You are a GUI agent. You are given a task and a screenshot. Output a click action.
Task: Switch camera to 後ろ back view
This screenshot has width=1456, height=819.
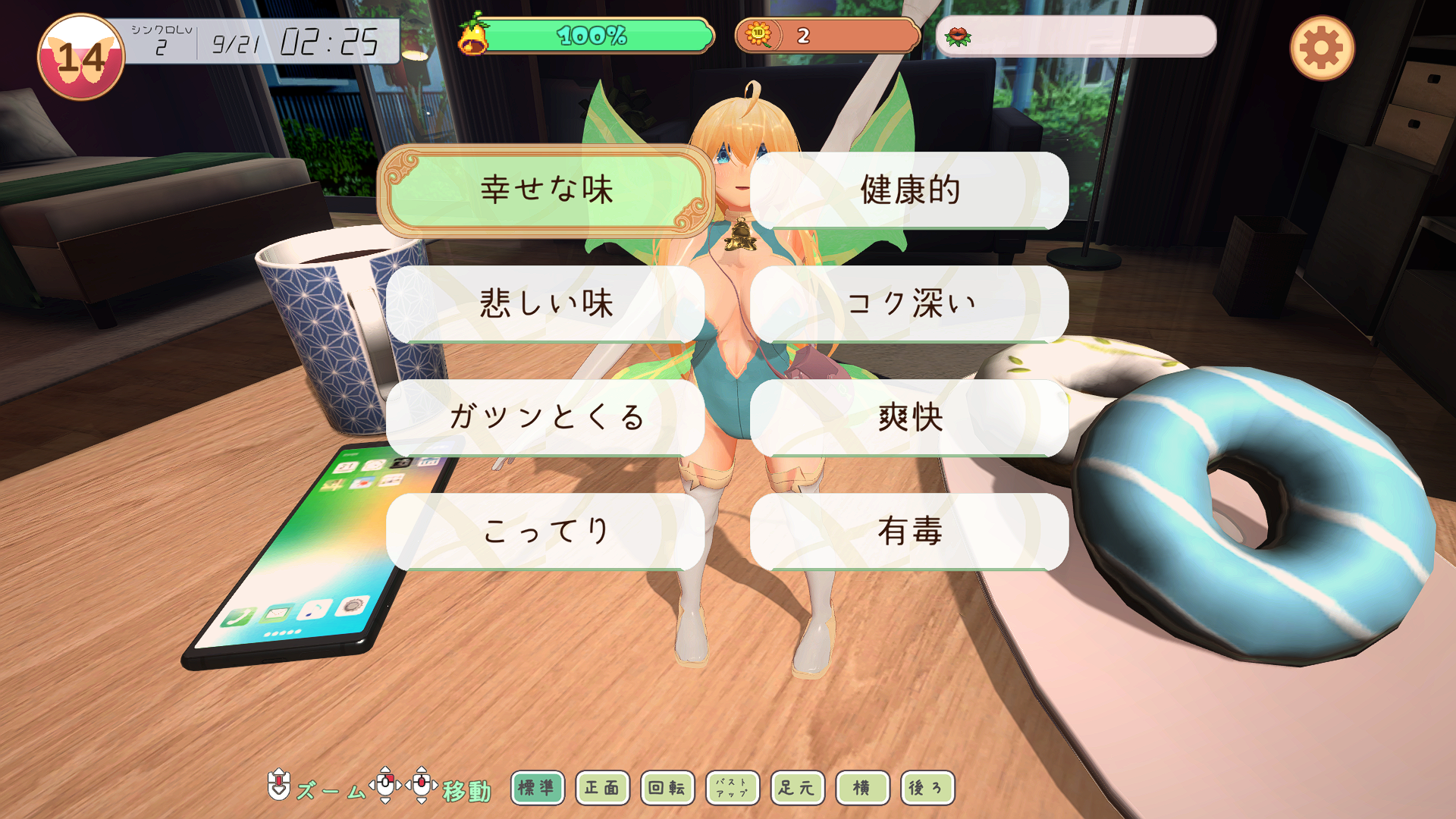click(927, 788)
